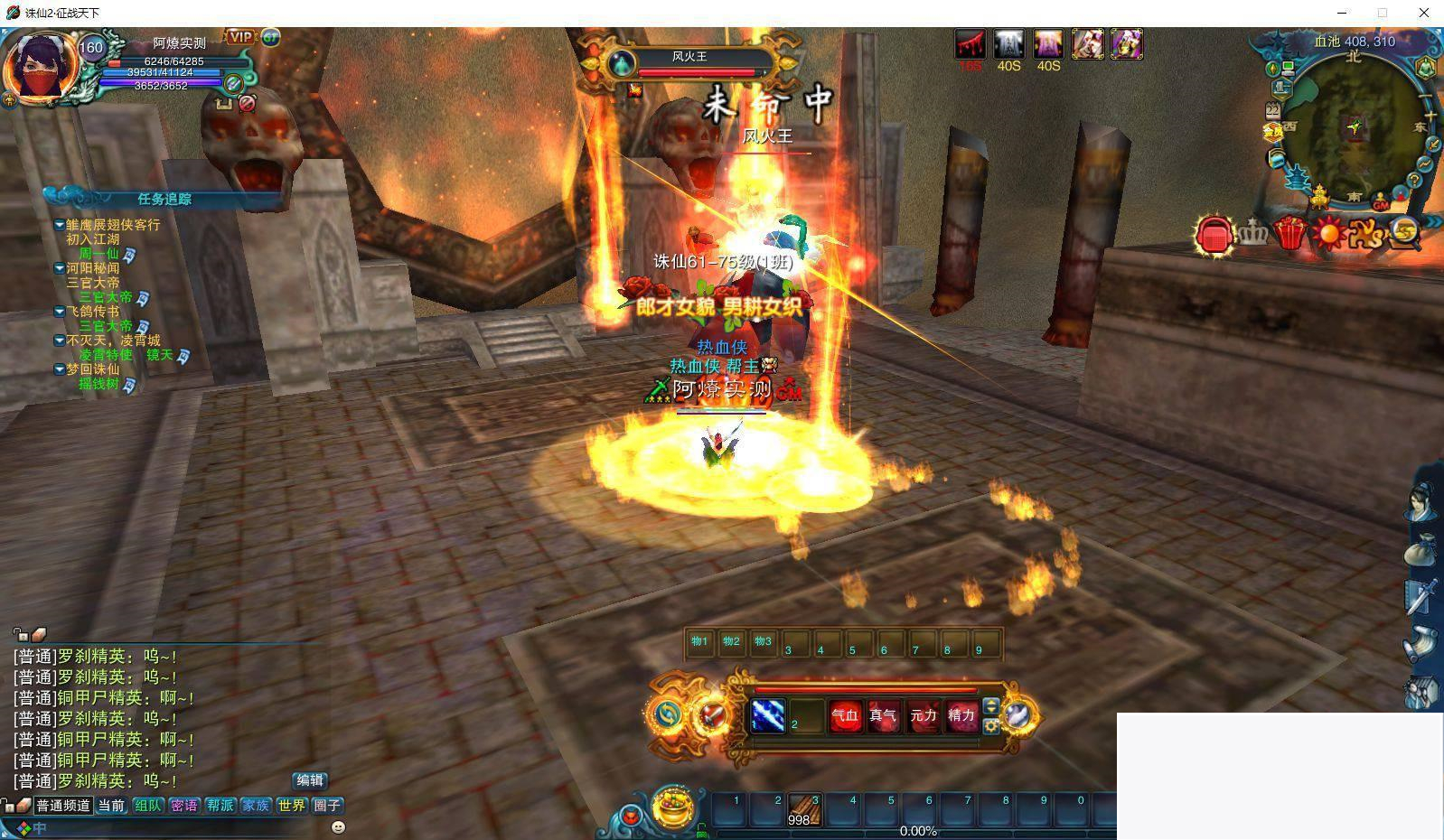Switch chat to the 世界 channel
The image size is (1444, 840).
coord(291,805)
